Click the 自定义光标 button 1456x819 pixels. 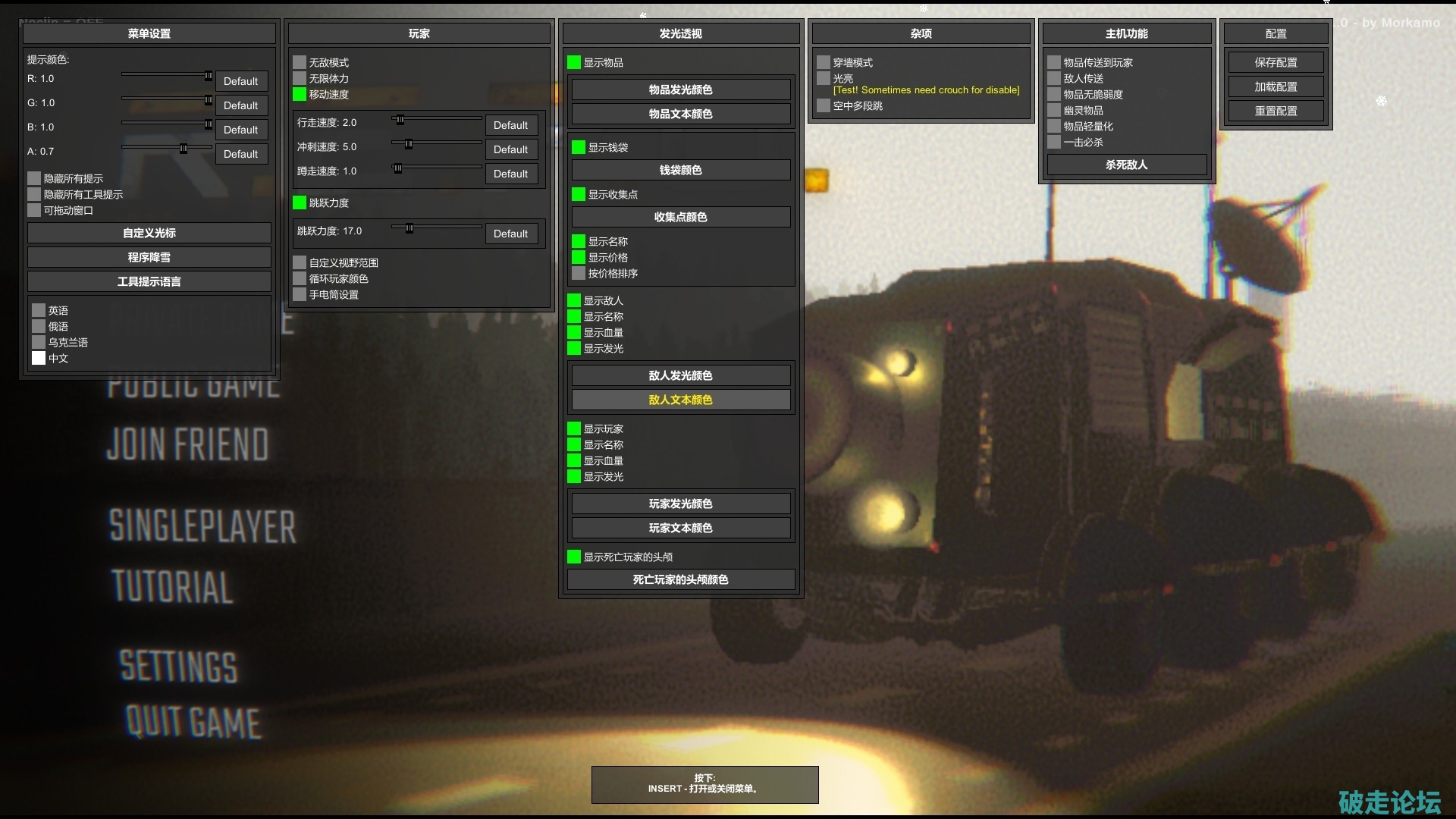(x=149, y=234)
